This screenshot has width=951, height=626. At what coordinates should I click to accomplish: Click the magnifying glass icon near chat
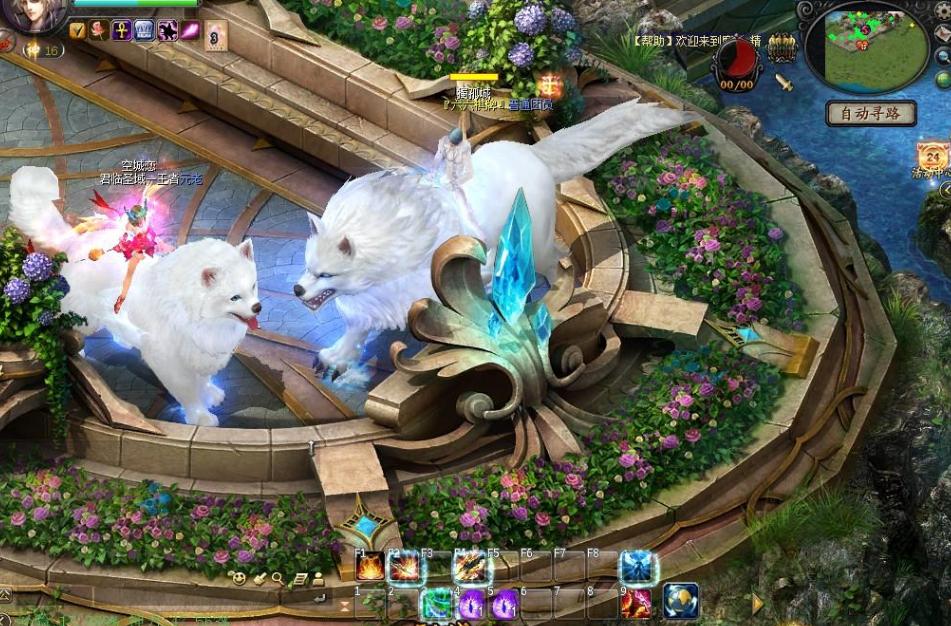pyautogui.click(x=279, y=578)
